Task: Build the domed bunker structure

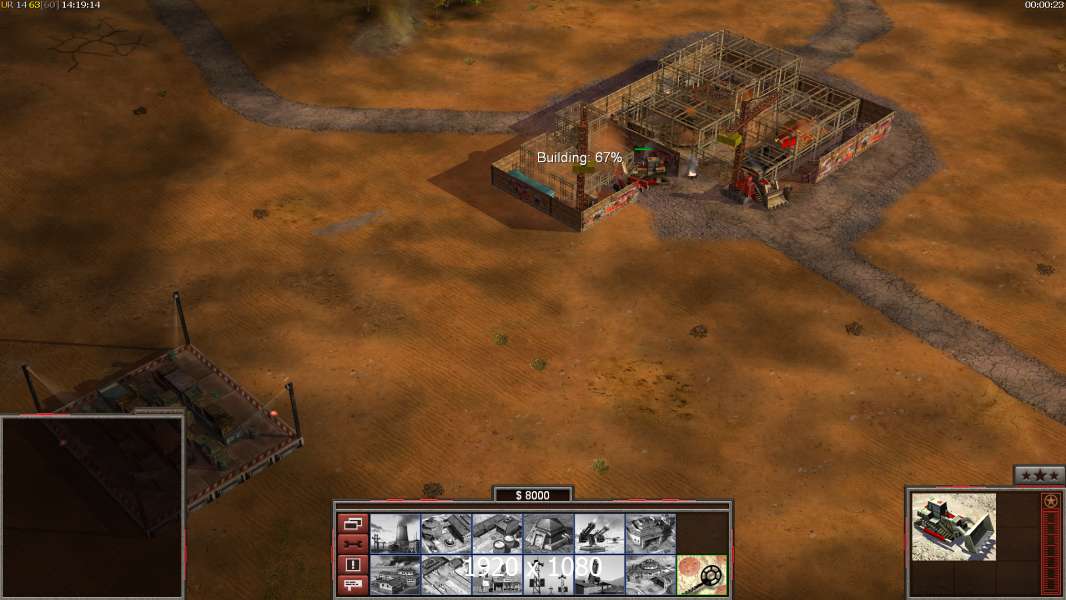Action: tap(548, 534)
